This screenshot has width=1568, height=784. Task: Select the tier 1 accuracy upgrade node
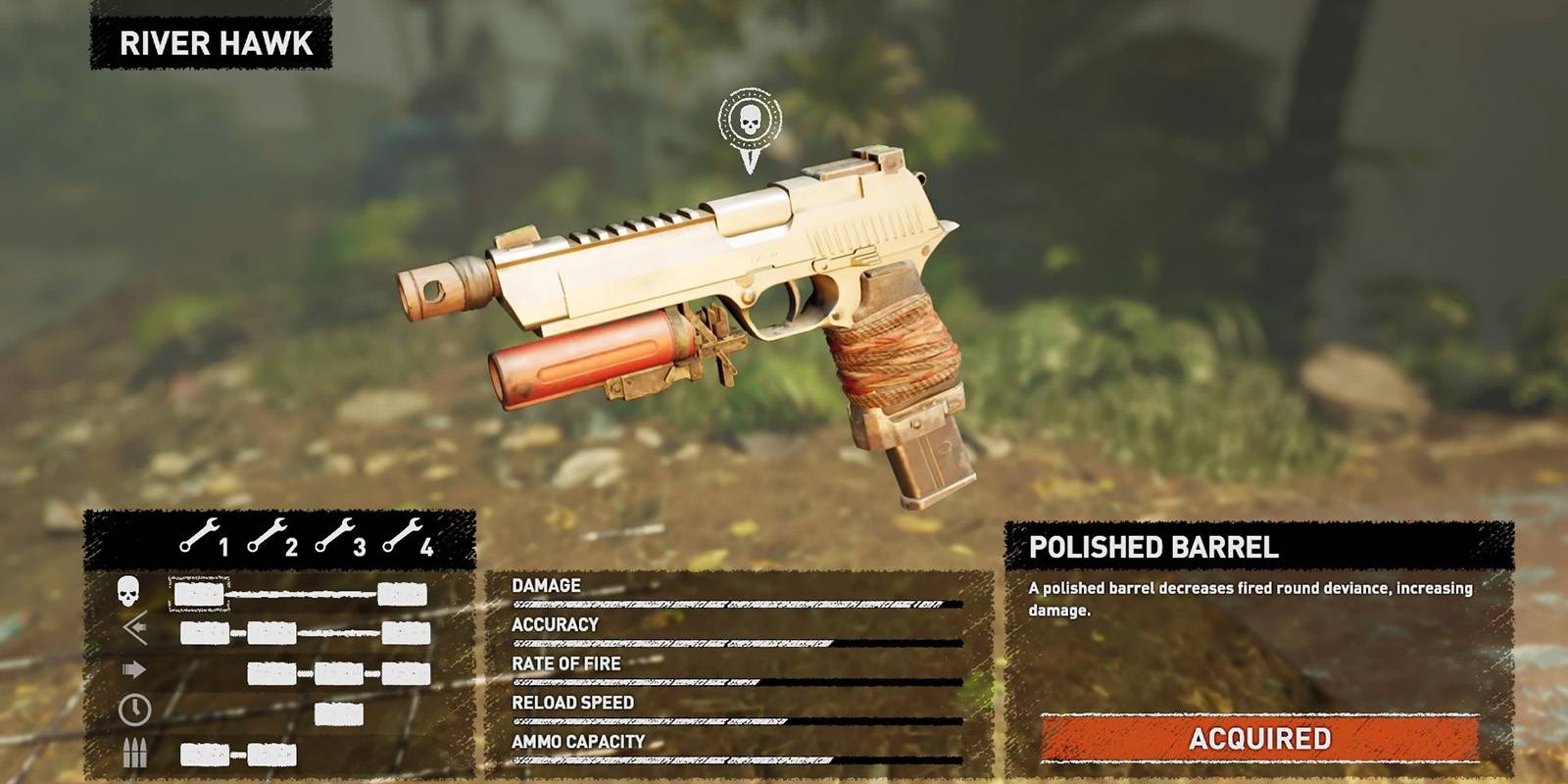205,633
